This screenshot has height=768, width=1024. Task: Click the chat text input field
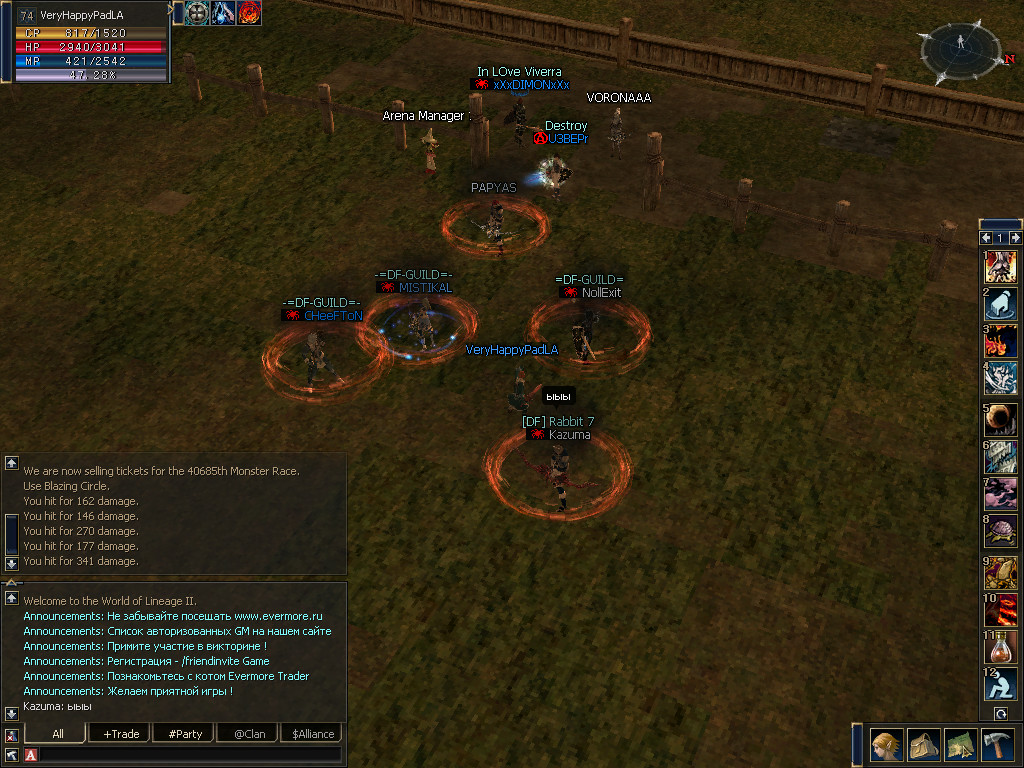(190, 754)
